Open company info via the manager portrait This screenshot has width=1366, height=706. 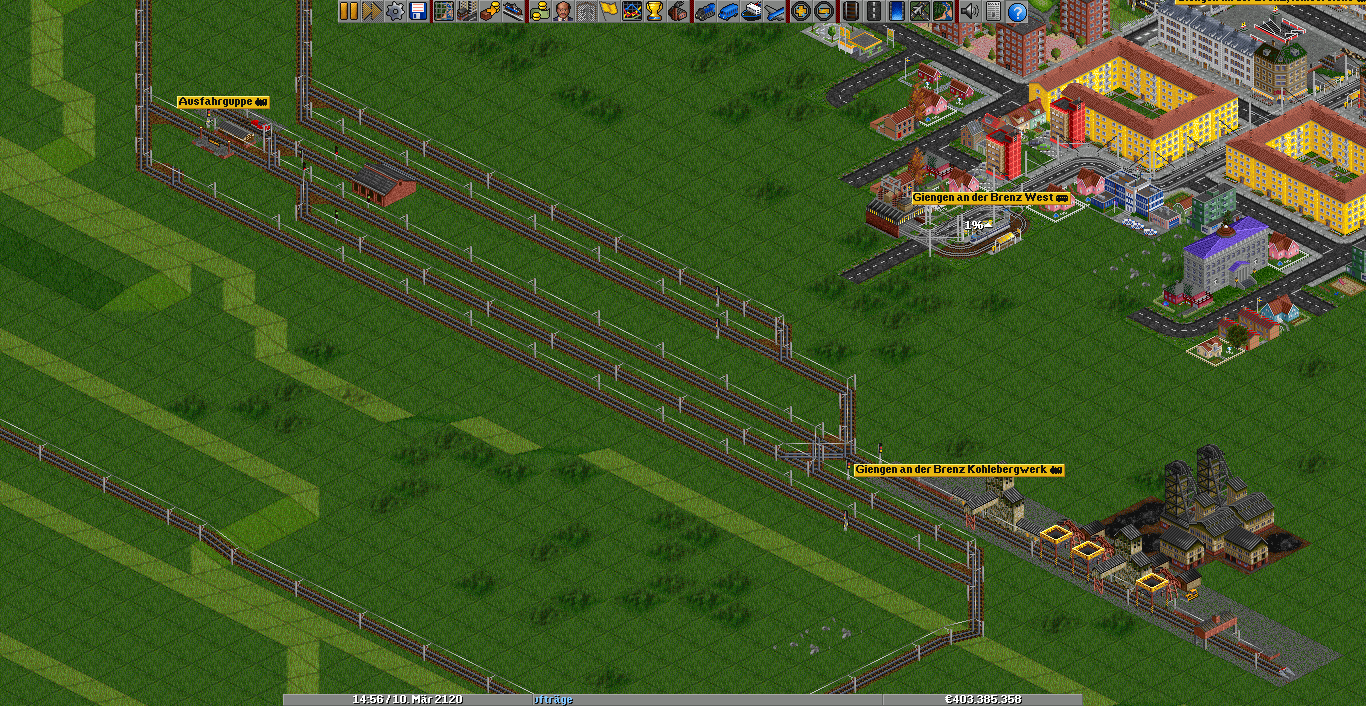point(562,11)
